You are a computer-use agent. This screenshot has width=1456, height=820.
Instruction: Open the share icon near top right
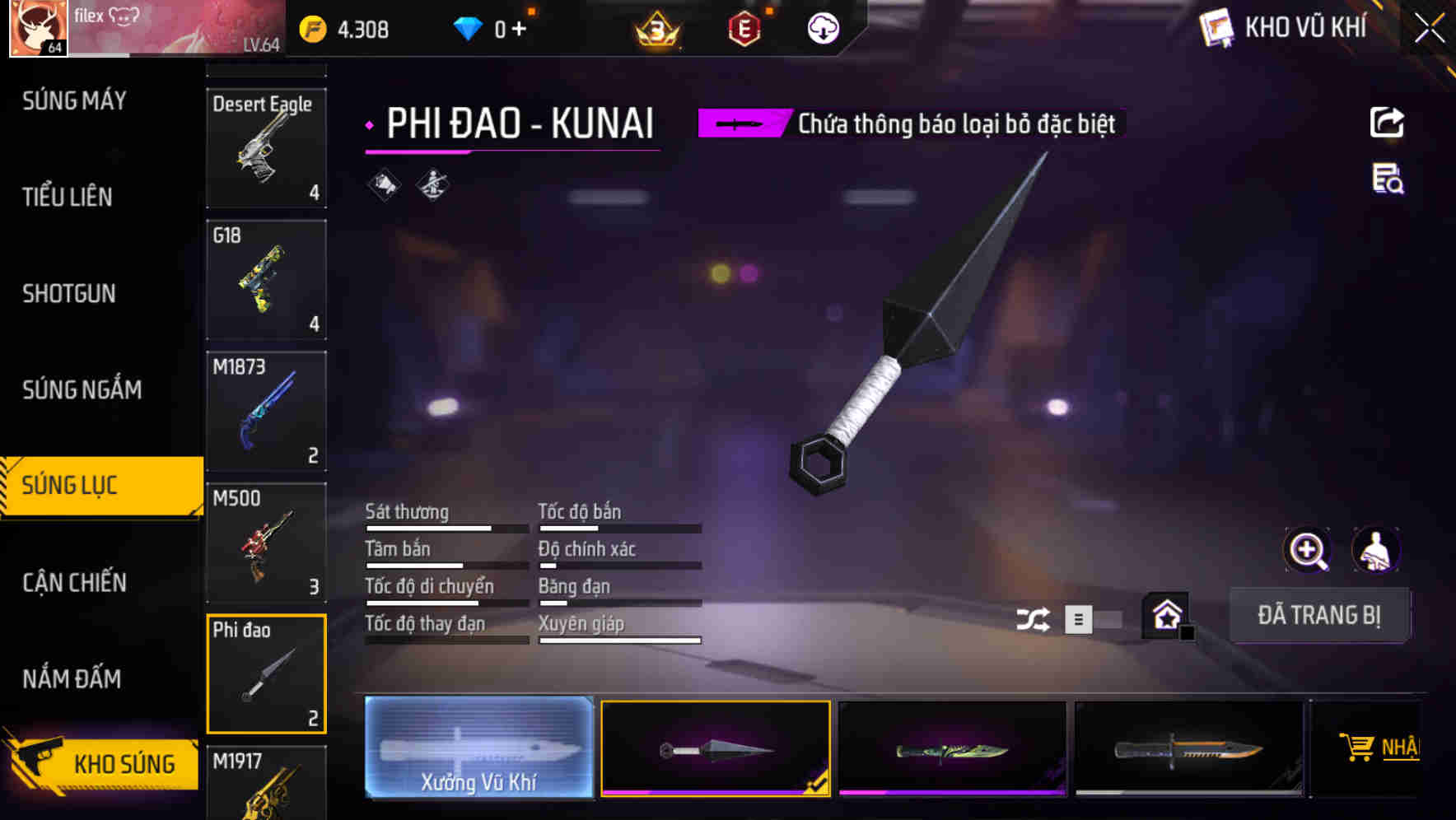pos(1387,122)
